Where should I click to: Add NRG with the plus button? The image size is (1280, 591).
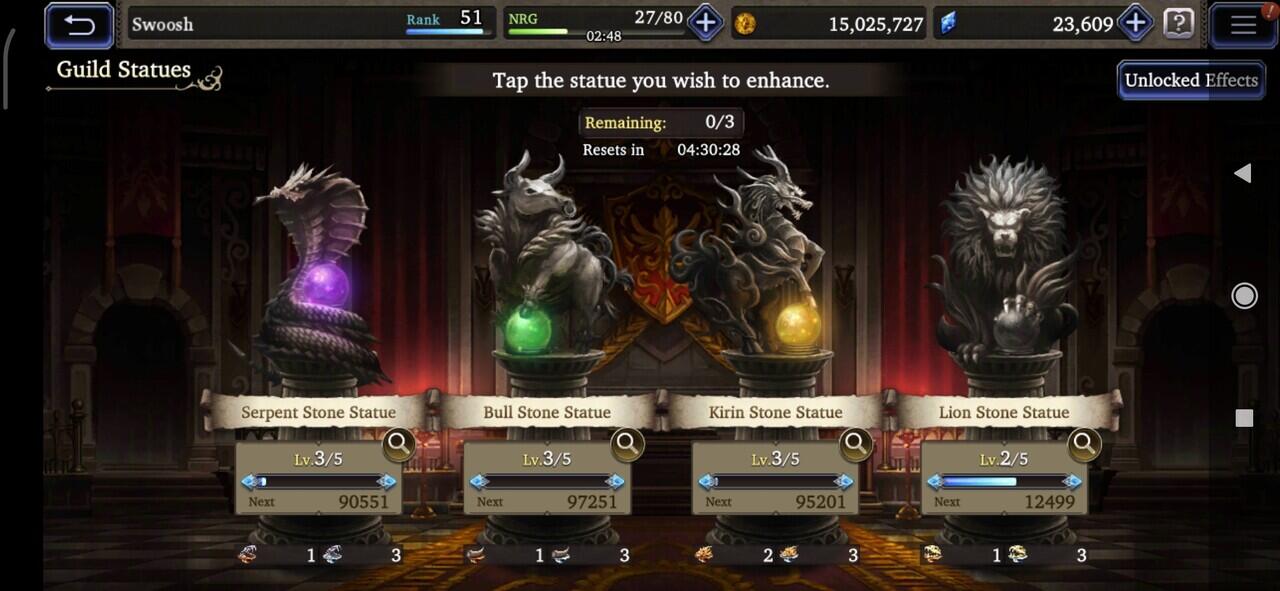point(705,23)
